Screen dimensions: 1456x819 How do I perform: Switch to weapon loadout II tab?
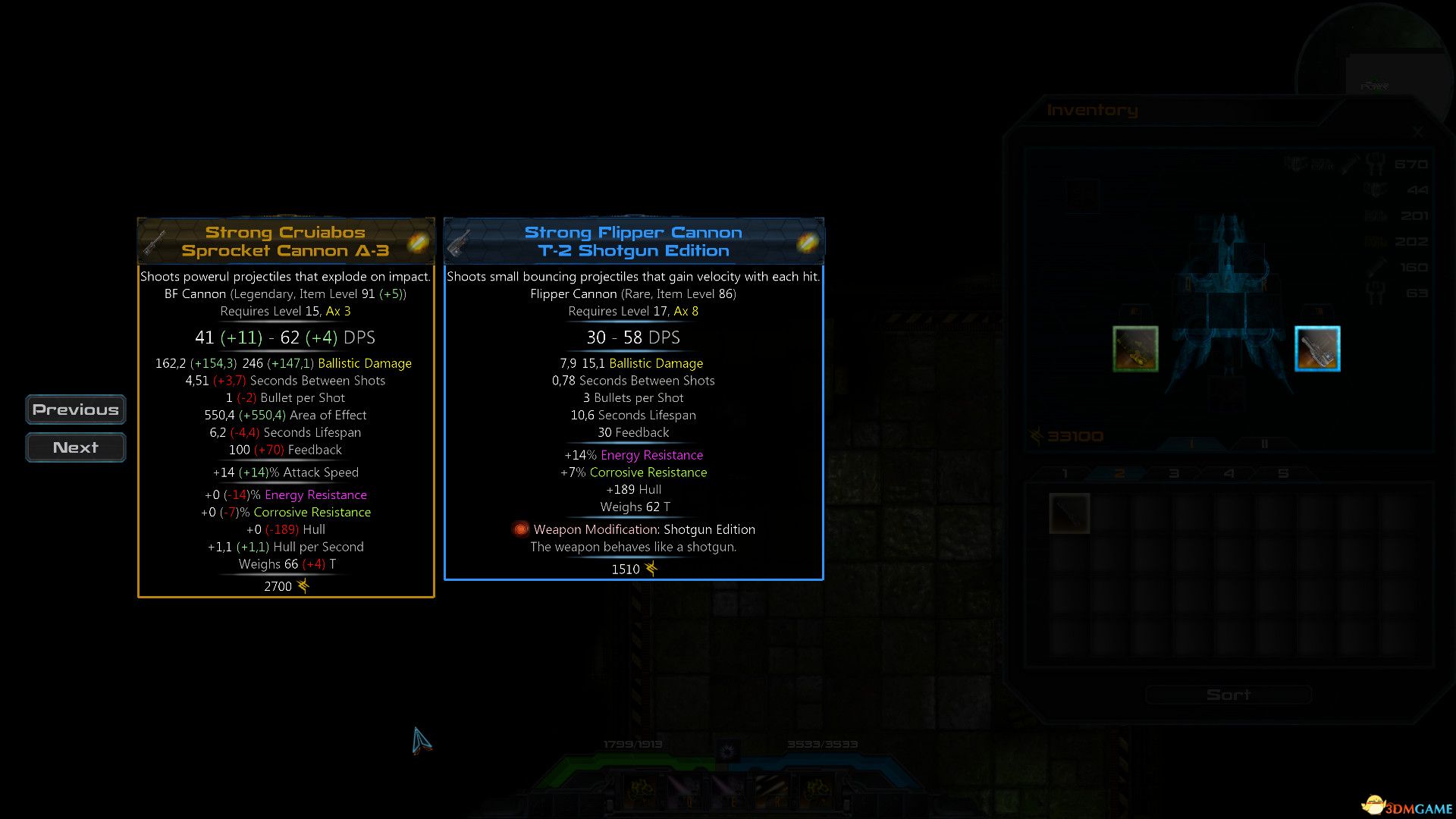(x=1264, y=444)
